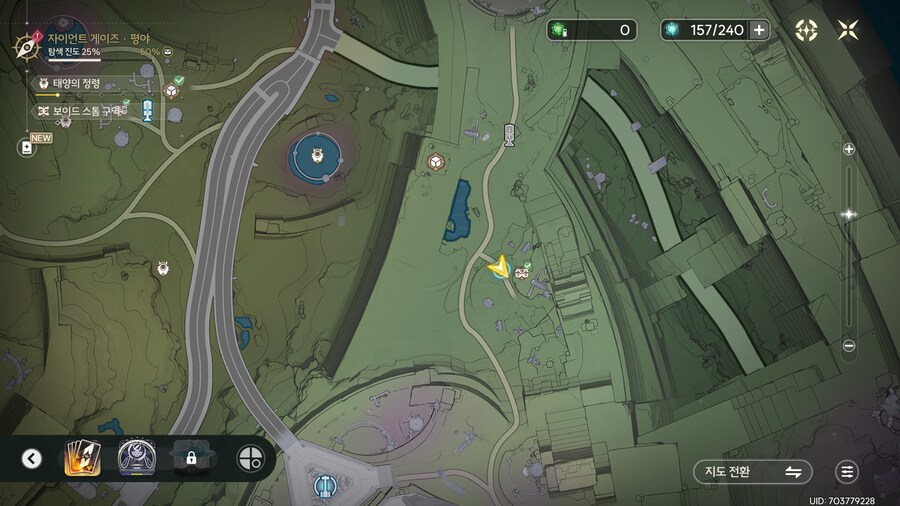Screen dimensions: 900x506
Task: Click the locked padlock item
Action: 190,459
